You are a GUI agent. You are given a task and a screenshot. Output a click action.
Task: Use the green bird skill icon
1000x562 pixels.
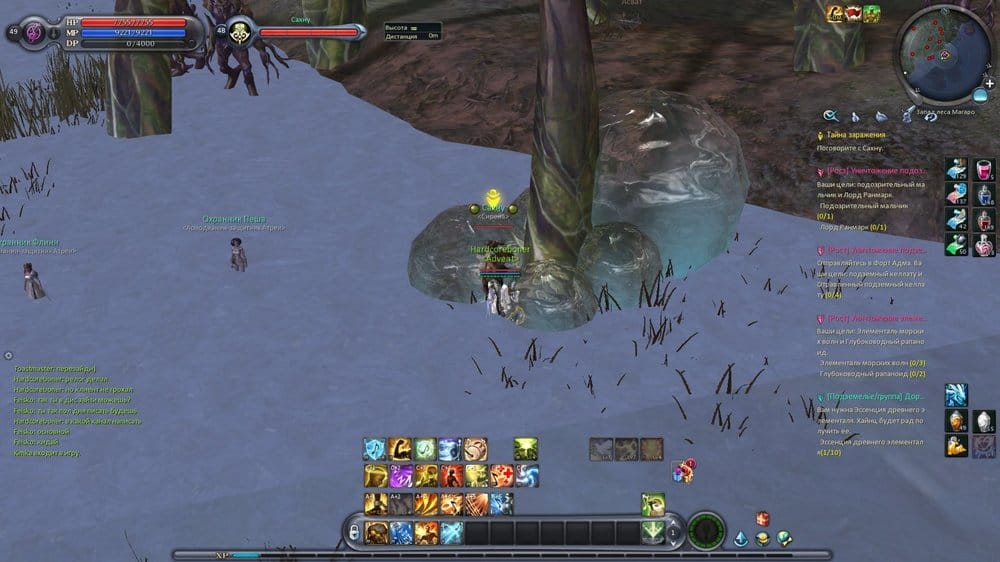pos(653,504)
